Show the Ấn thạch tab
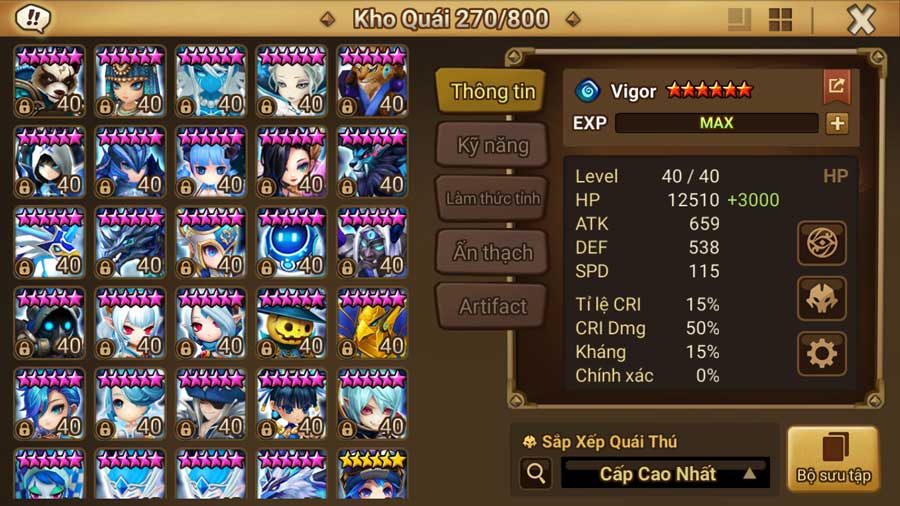Viewport: 900px width, 506px height. (492, 252)
